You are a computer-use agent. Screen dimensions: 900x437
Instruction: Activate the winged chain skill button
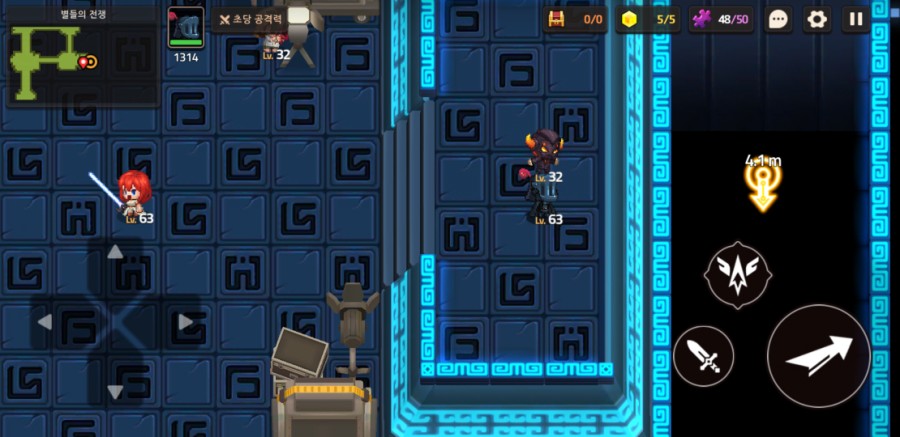pyautogui.click(x=738, y=274)
